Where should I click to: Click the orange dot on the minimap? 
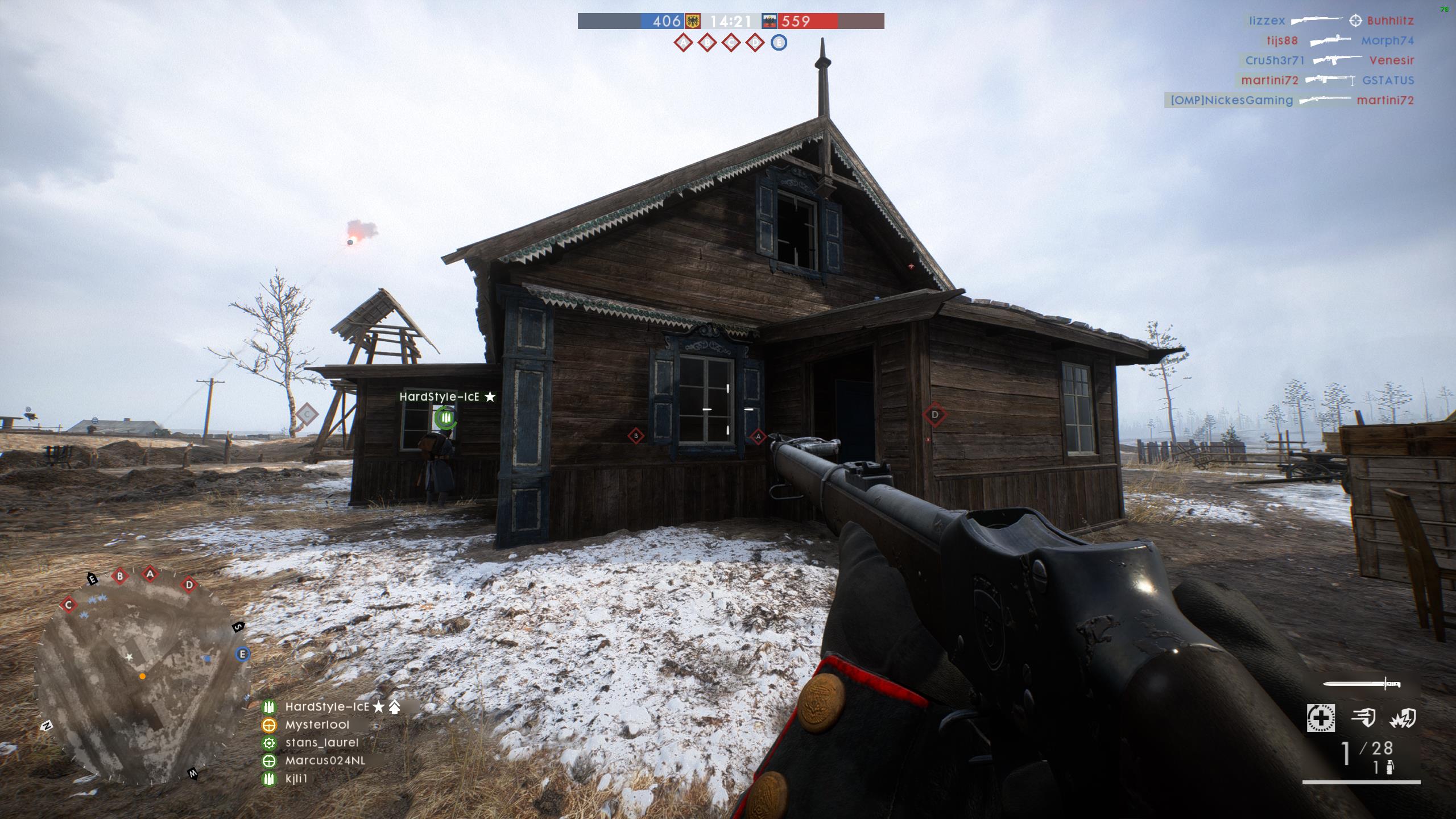pyautogui.click(x=142, y=676)
